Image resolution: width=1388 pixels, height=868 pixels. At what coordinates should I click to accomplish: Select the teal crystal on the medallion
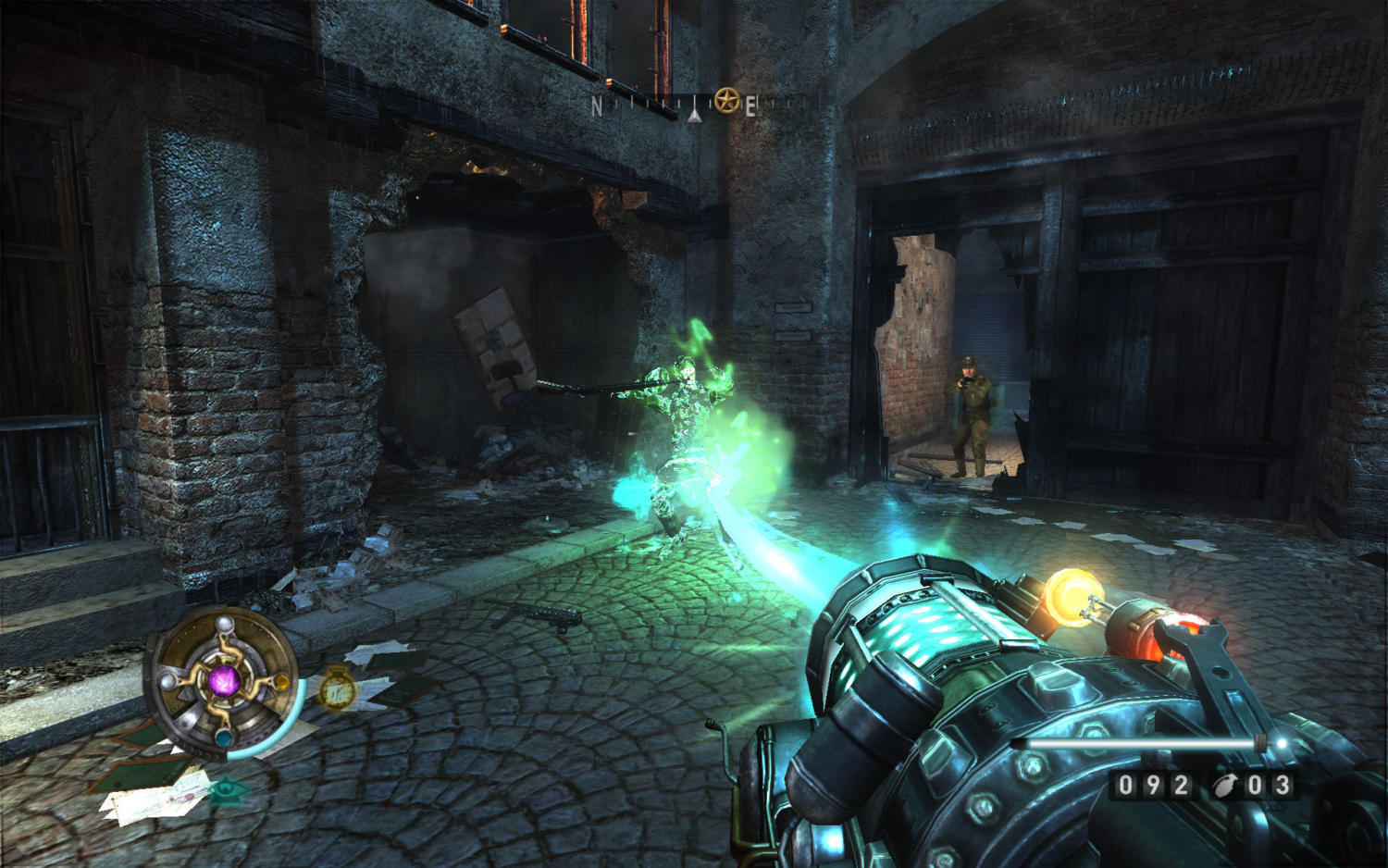[224, 738]
